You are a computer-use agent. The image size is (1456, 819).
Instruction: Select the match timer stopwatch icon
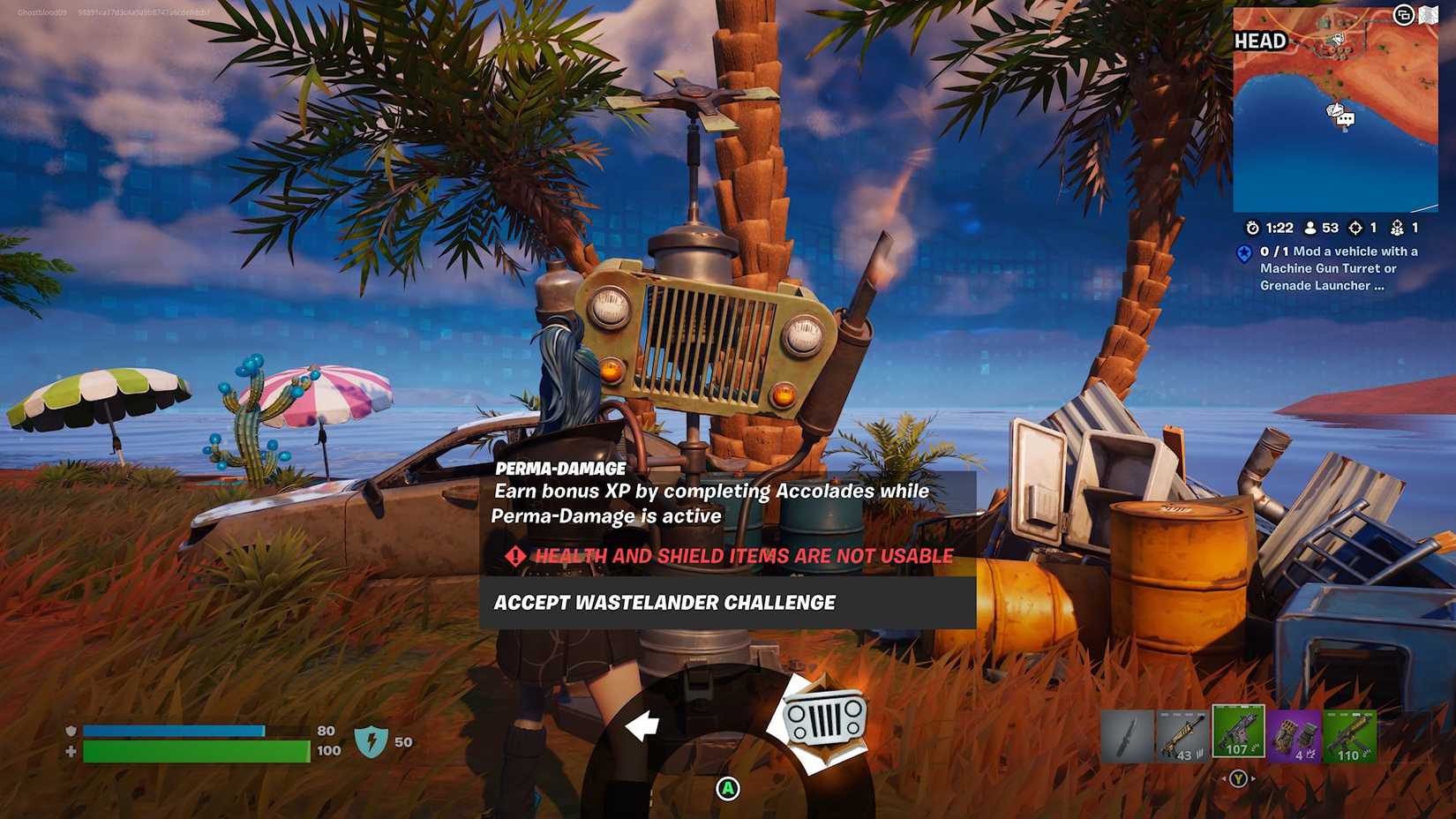(1253, 227)
